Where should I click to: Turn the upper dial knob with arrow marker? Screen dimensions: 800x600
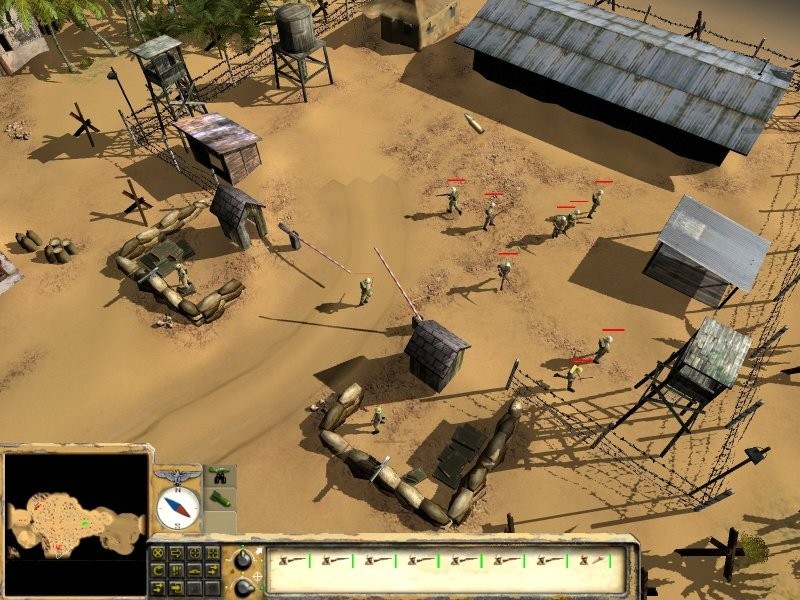coord(243,559)
